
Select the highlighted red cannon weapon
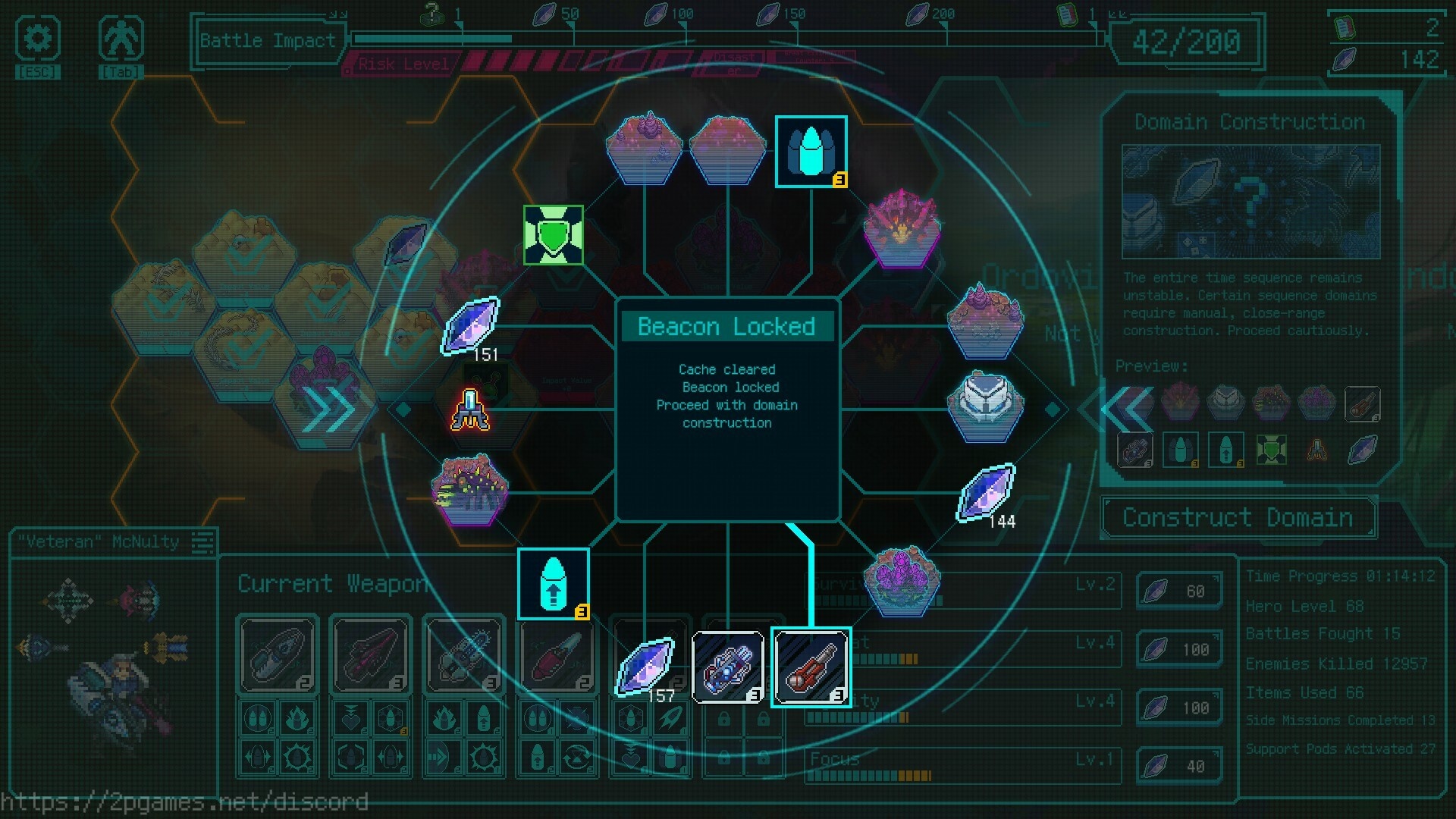[811, 667]
